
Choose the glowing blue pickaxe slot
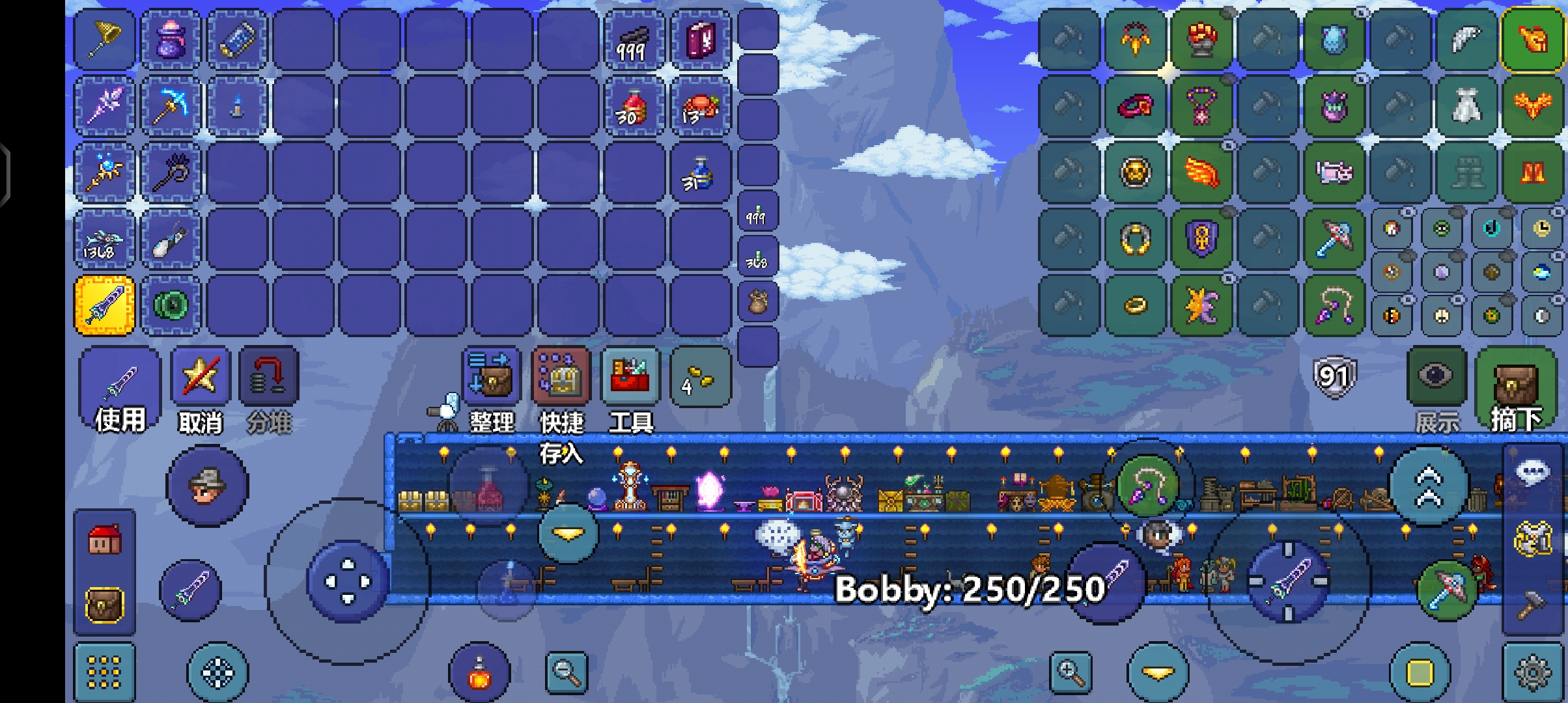click(x=171, y=105)
